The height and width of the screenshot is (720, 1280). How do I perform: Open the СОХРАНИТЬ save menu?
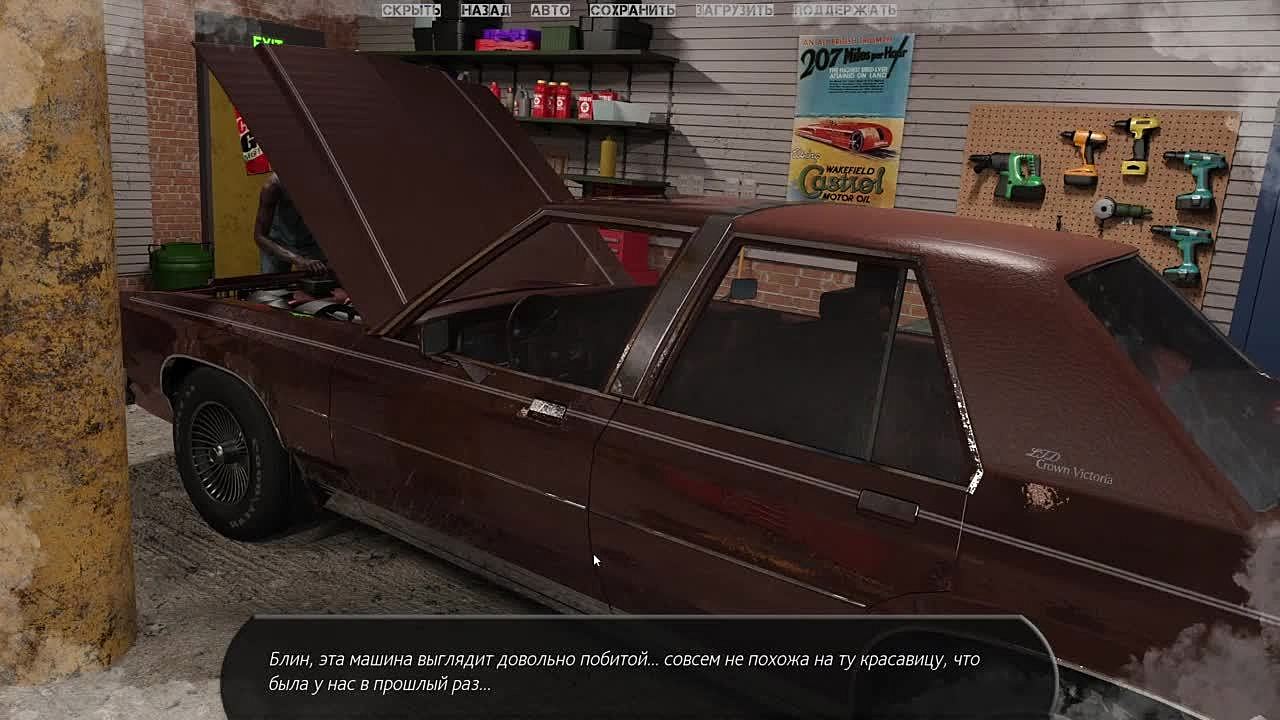coord(632,10)
